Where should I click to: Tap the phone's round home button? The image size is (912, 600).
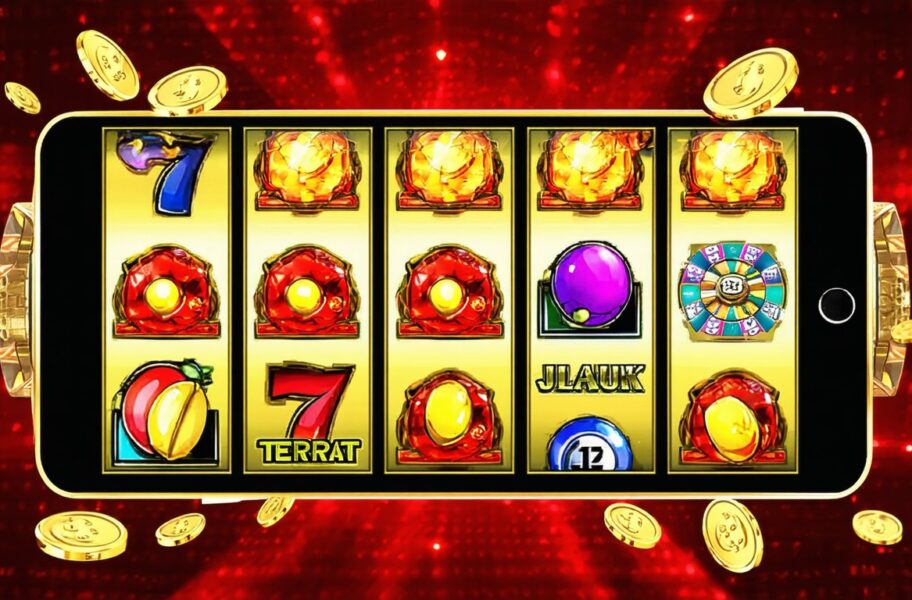click(836, 304)
